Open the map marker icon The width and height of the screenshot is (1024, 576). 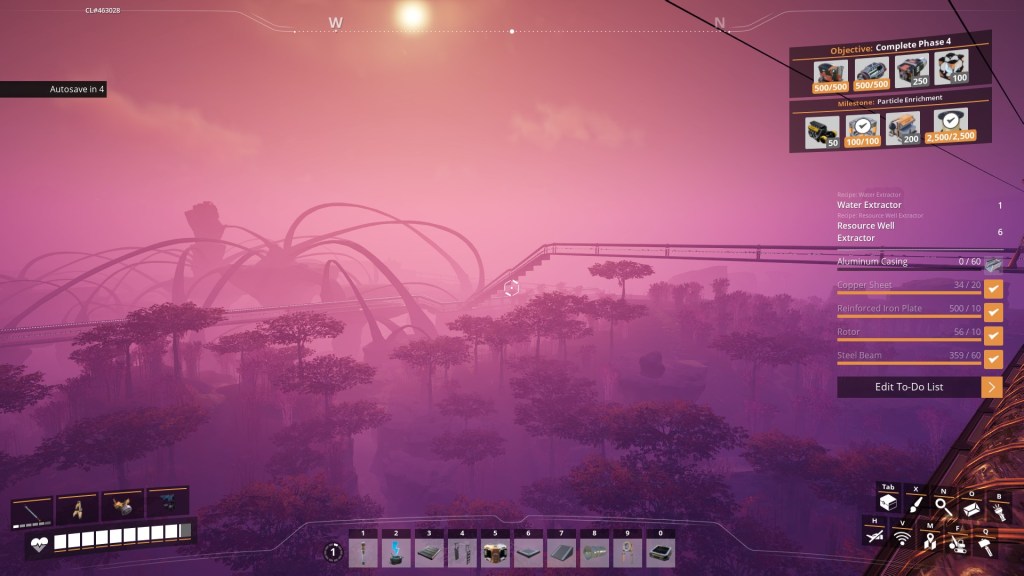pyautogui.click(x=930, y=542)
